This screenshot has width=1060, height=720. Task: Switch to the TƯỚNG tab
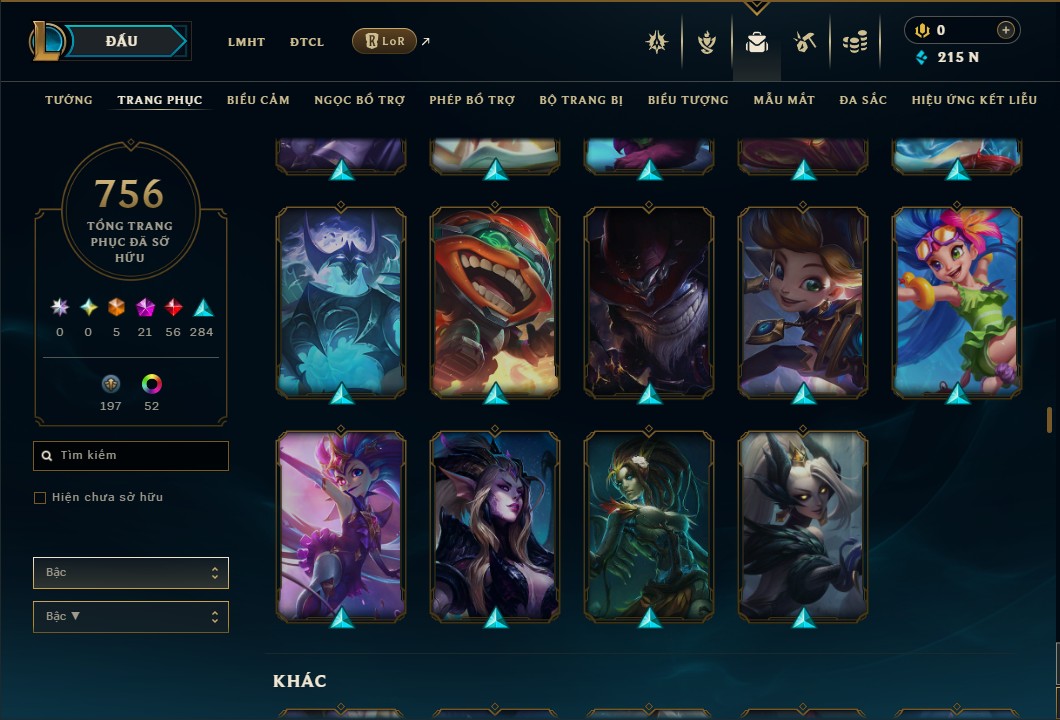pyautogui.click(x=69, y=100)
